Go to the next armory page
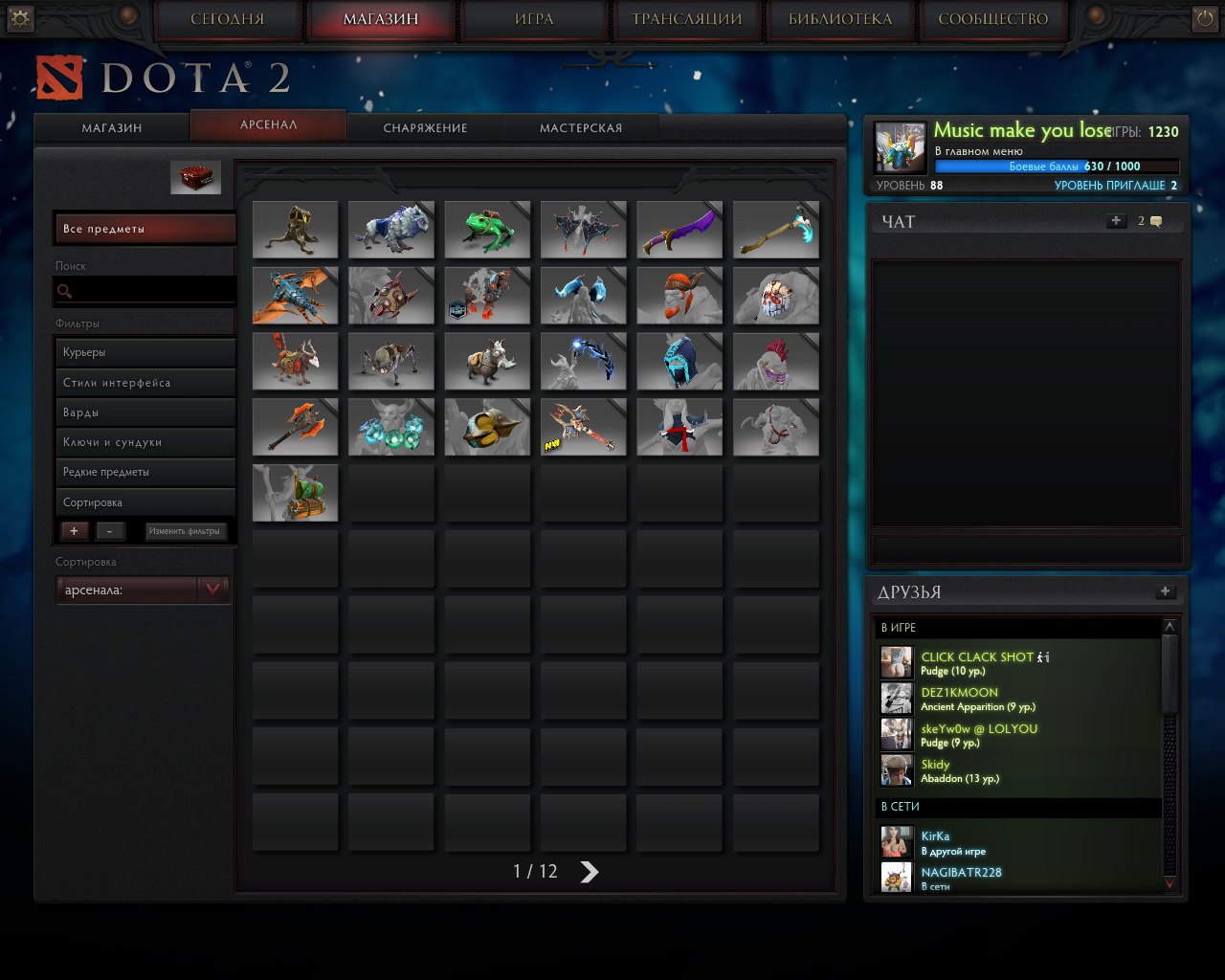 pos(590,872)
